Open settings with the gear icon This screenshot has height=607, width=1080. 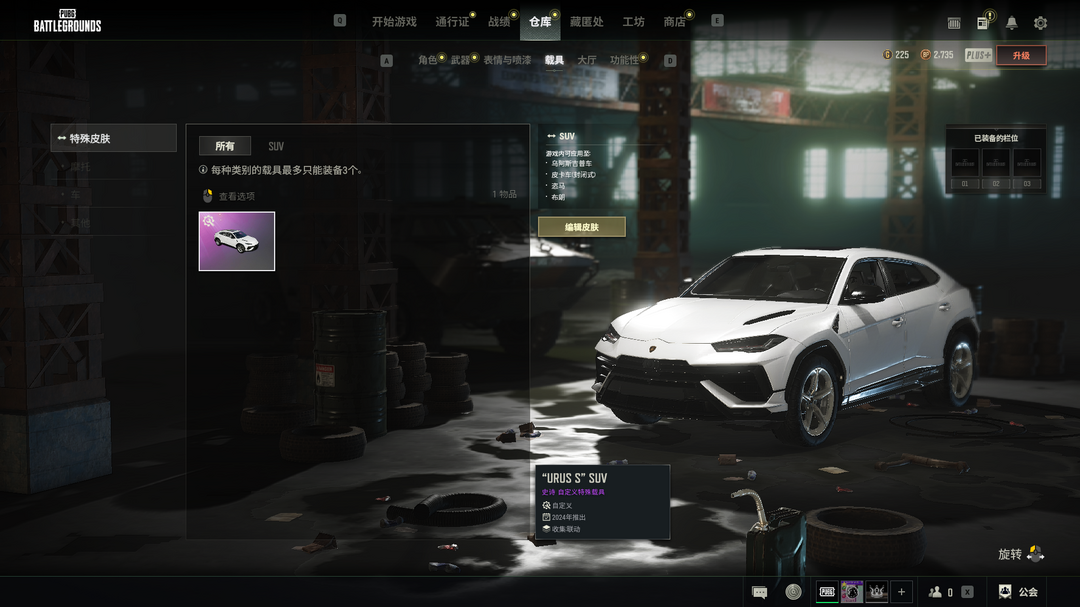click(1040, 23)
